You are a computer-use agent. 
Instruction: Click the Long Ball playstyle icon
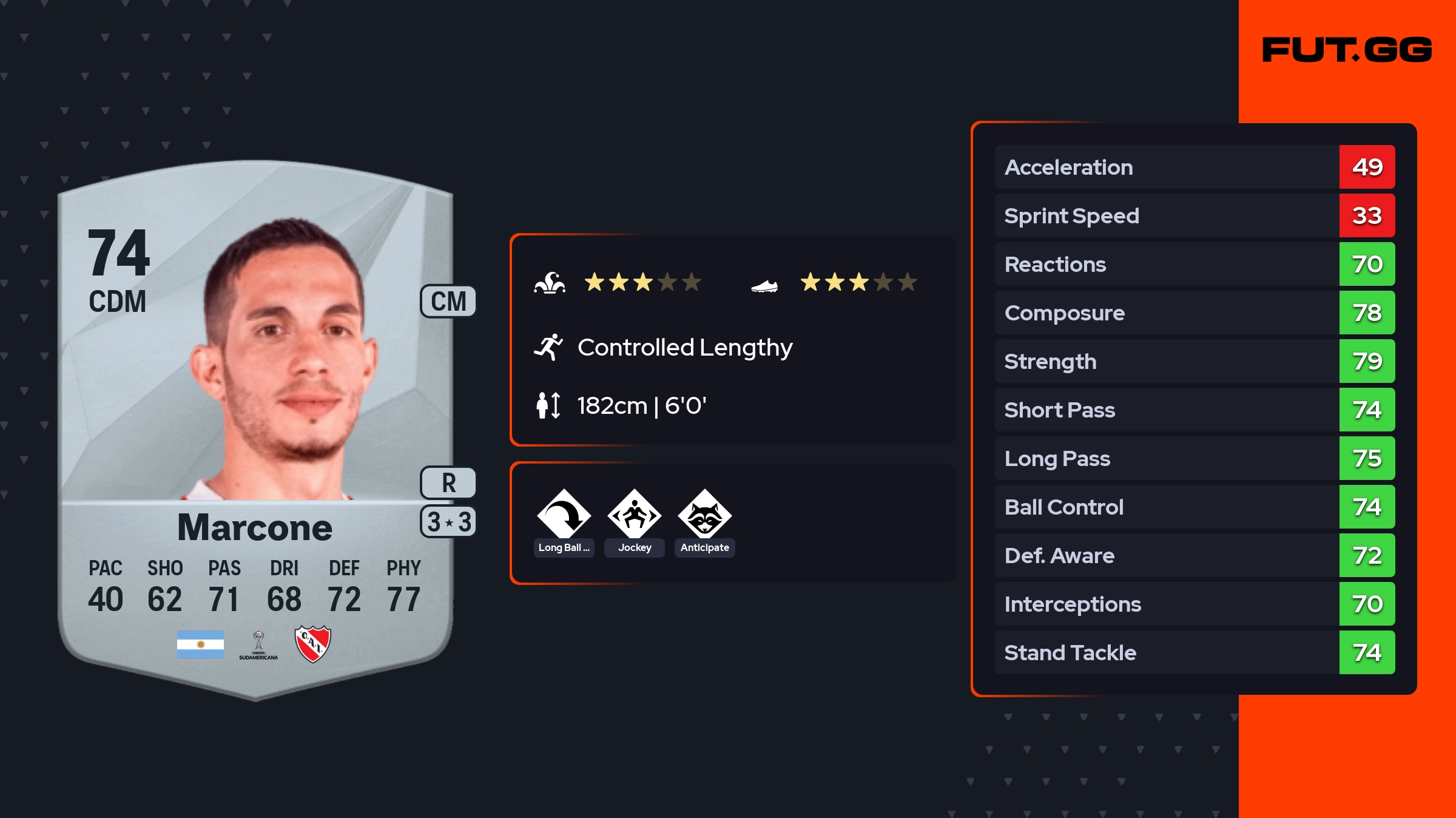(564, 515)
